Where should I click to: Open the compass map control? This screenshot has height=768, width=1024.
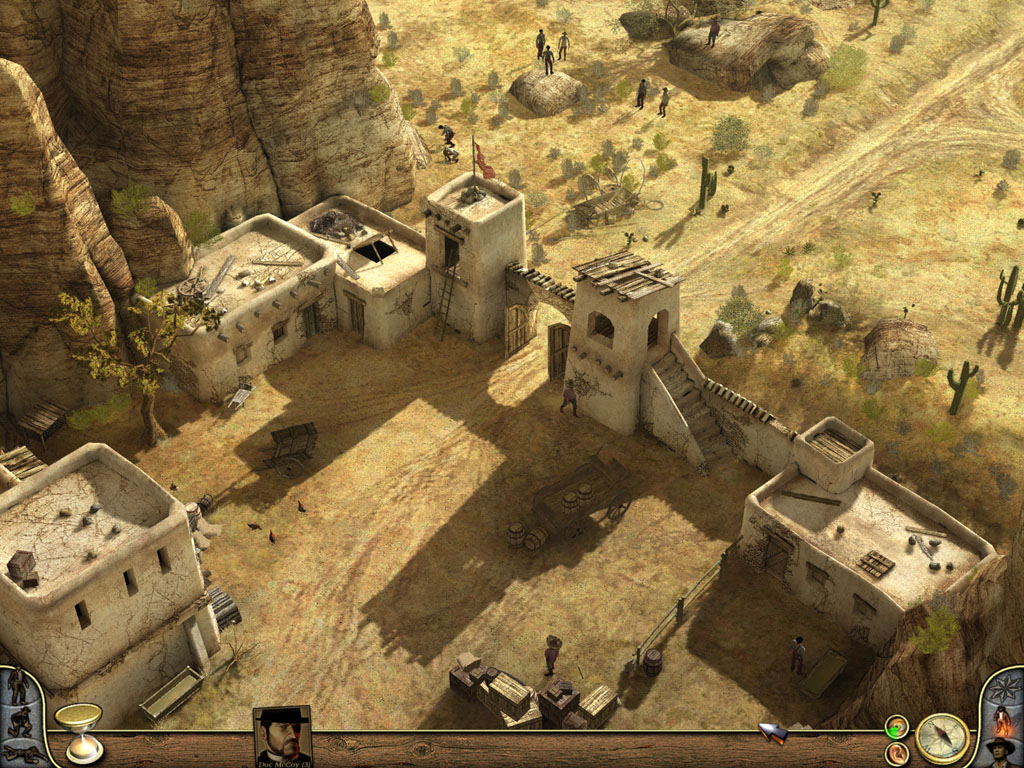point(942,738)
